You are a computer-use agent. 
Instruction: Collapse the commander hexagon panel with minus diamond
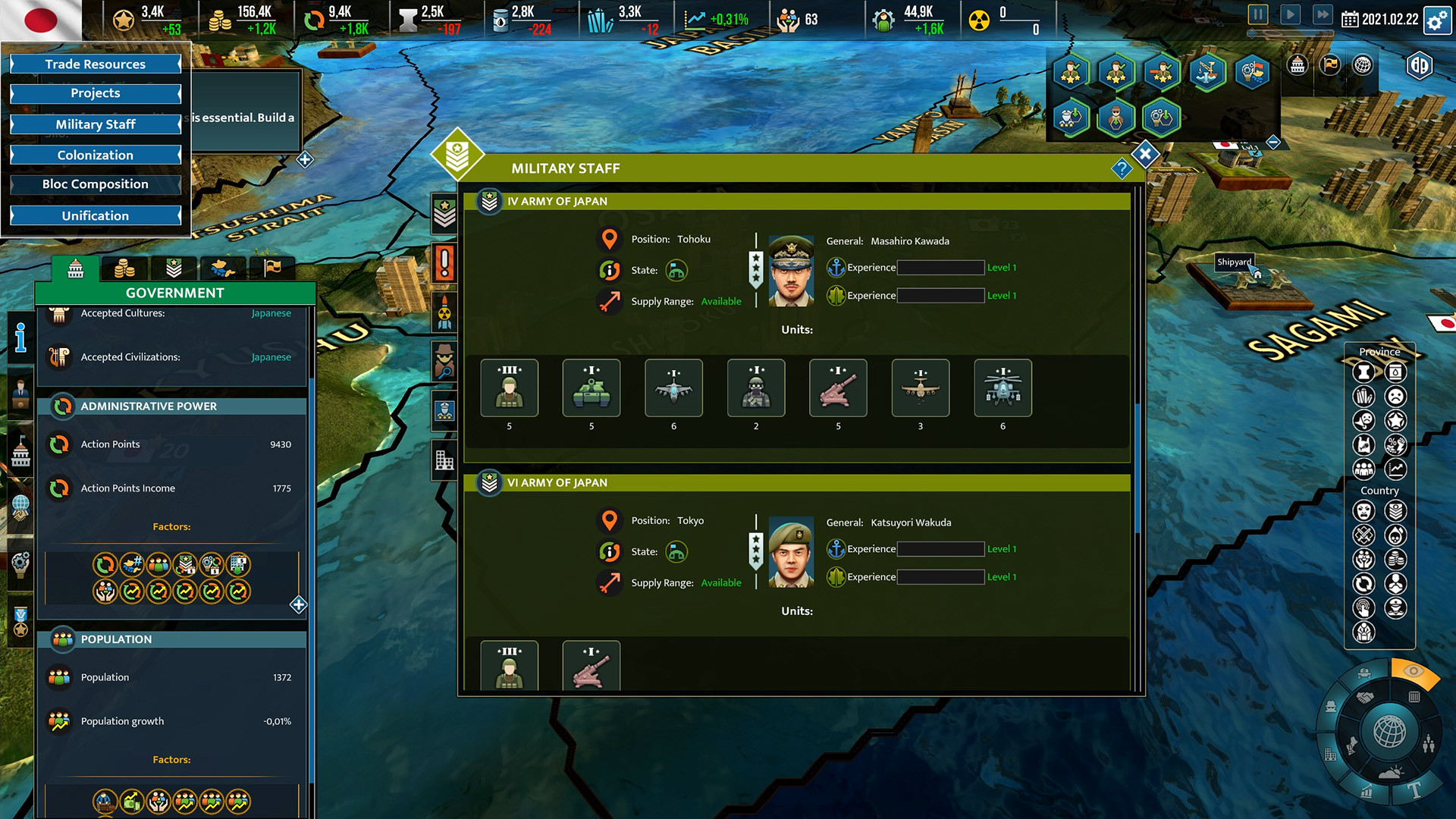click(1273, 143)
